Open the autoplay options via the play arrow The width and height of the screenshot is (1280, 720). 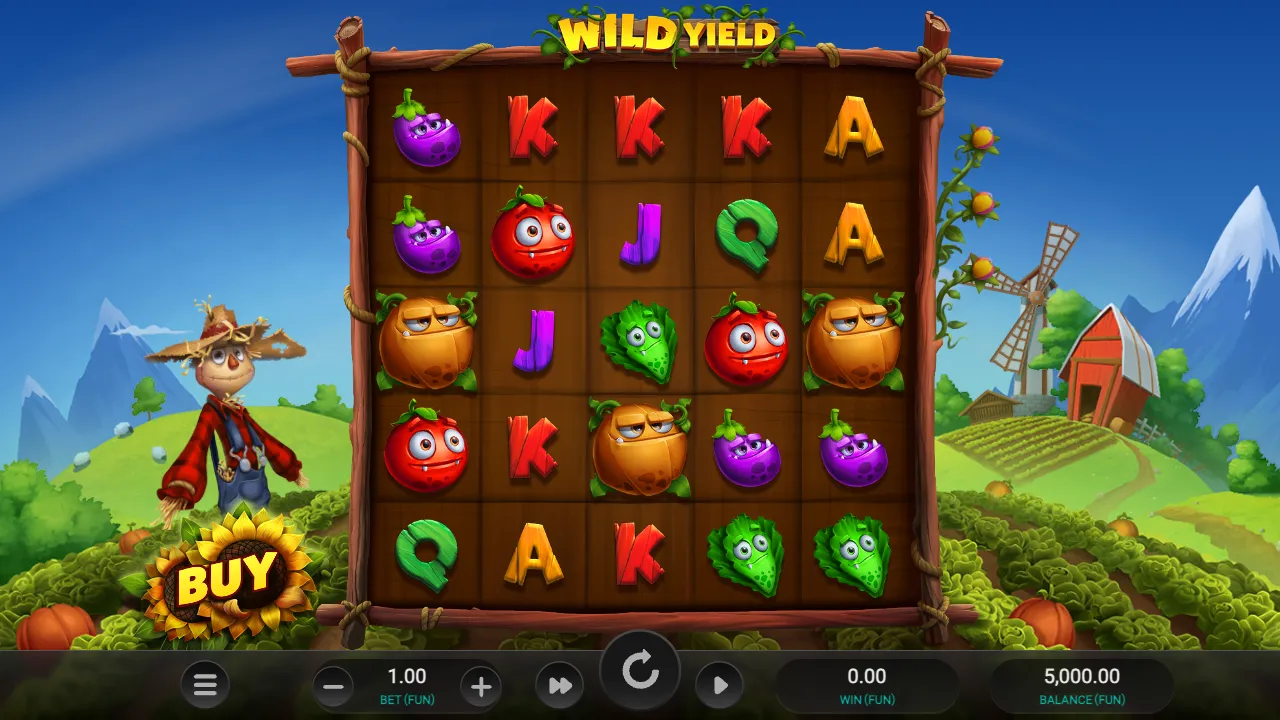(x=720, y=686)
